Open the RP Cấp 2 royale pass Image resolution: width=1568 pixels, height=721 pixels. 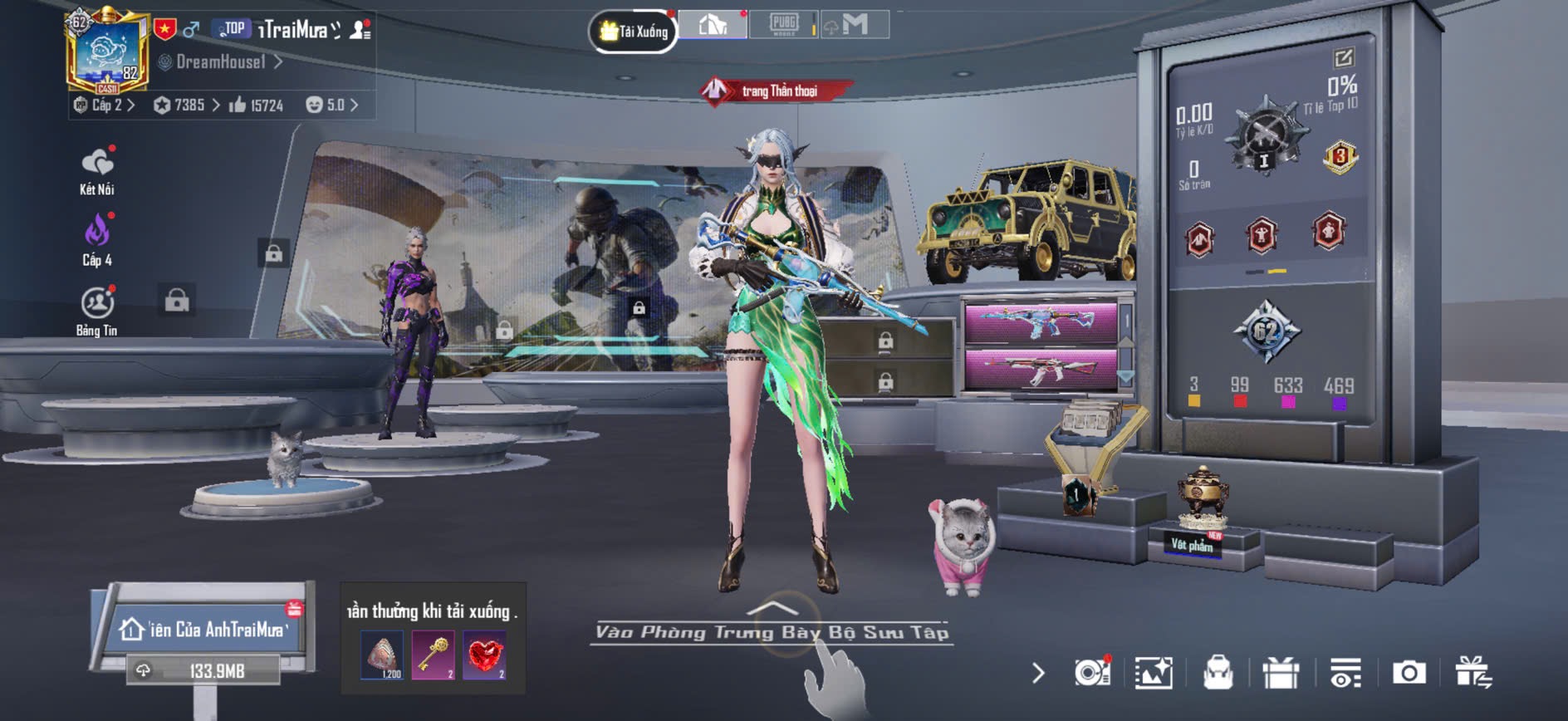[105, 105]
